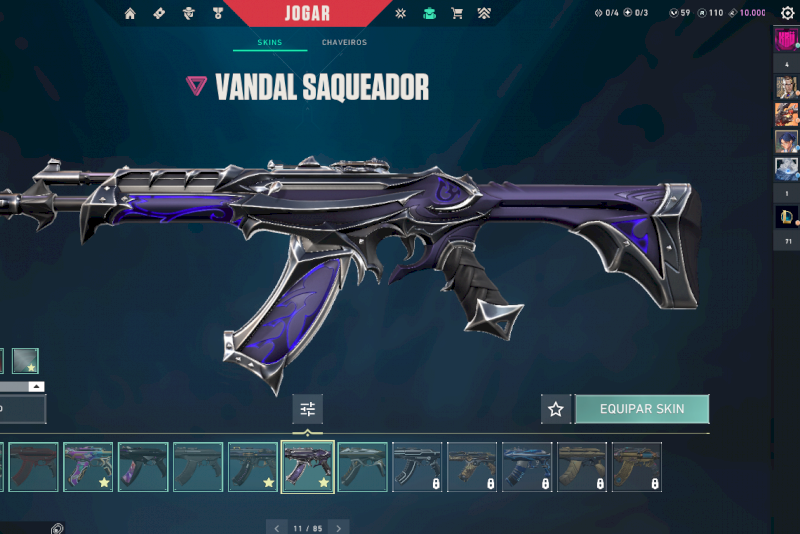
Task: Go to next page of skins
Action: pyautogui.click(x=339, y=527)
